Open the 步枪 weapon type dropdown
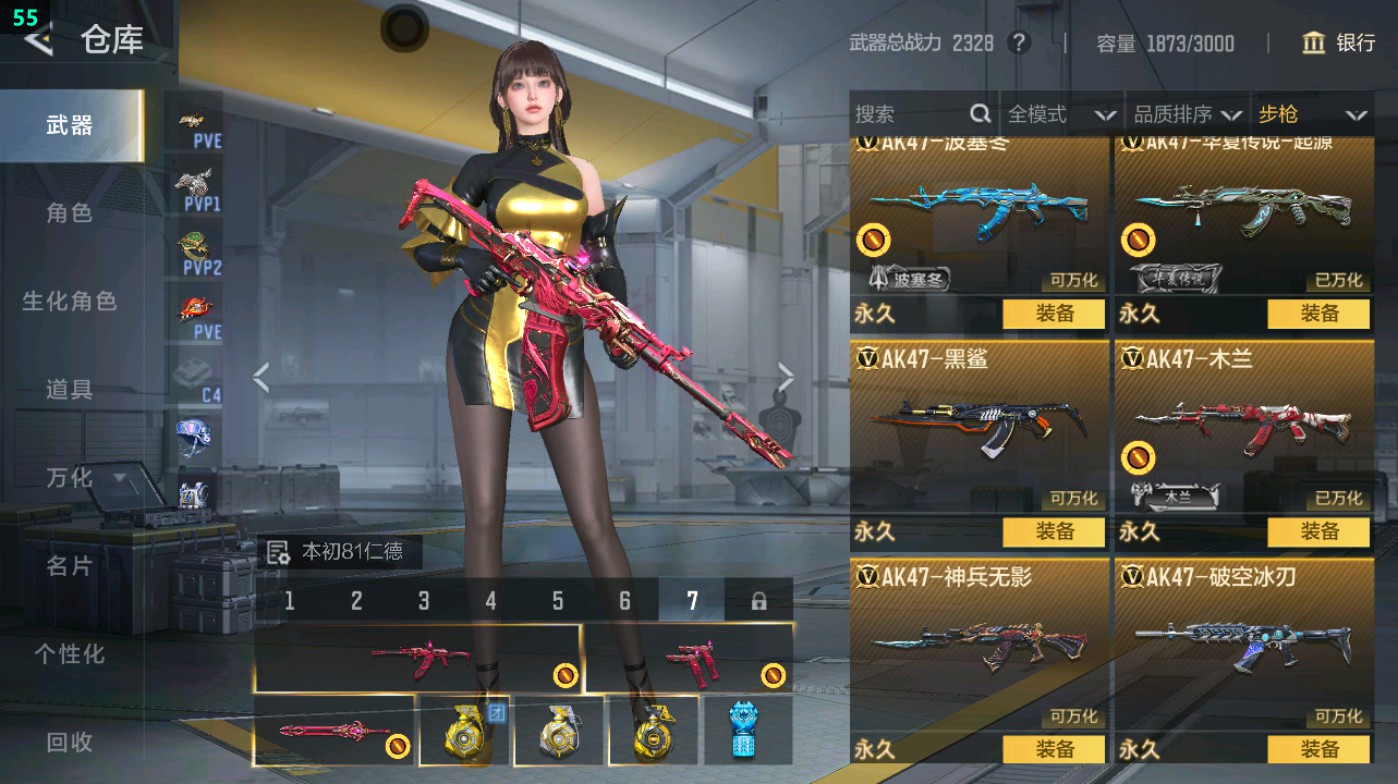This screenshot has height=784, width=1398. pos(1311,114)
